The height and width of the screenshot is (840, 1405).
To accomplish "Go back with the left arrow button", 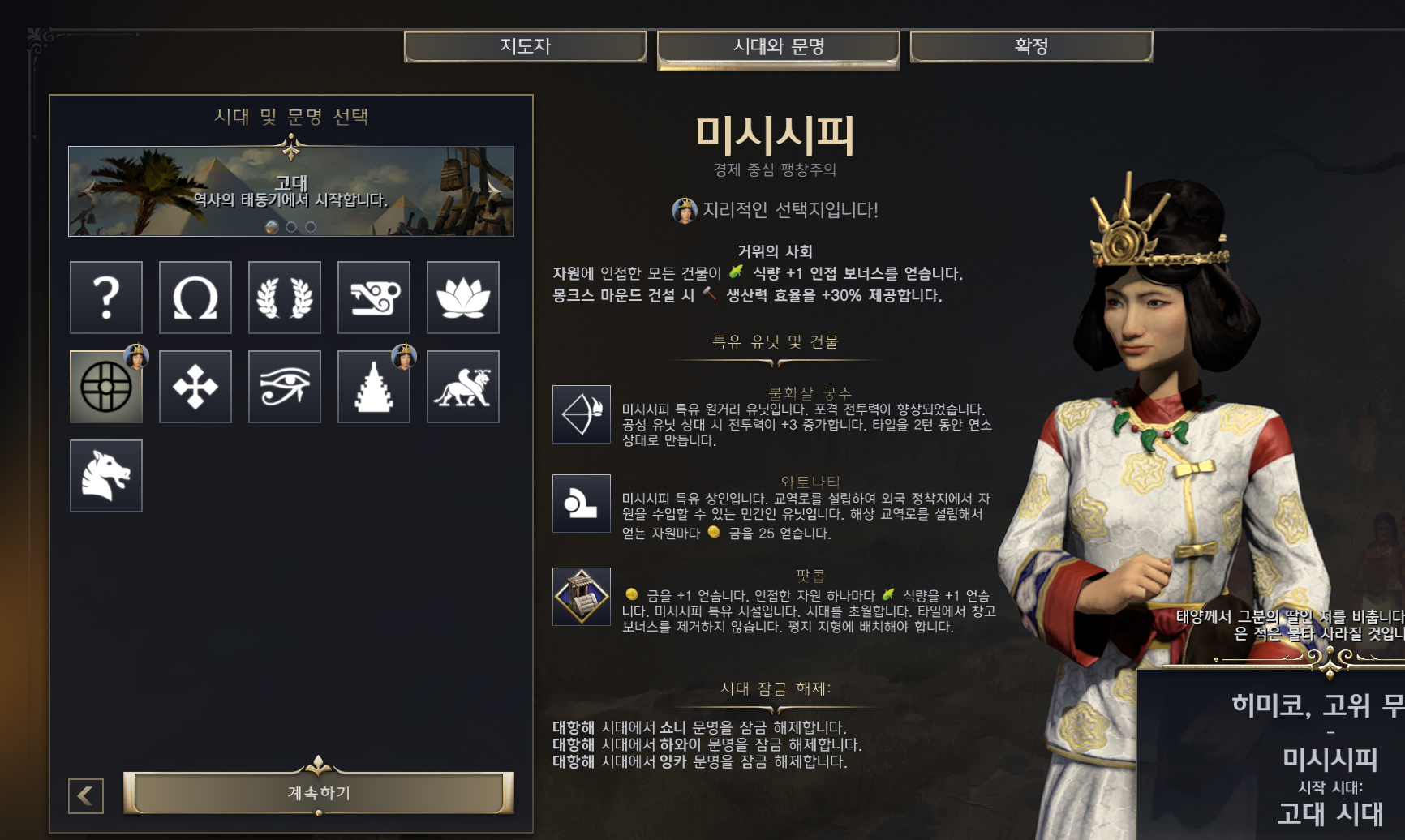I will point(86,795).
